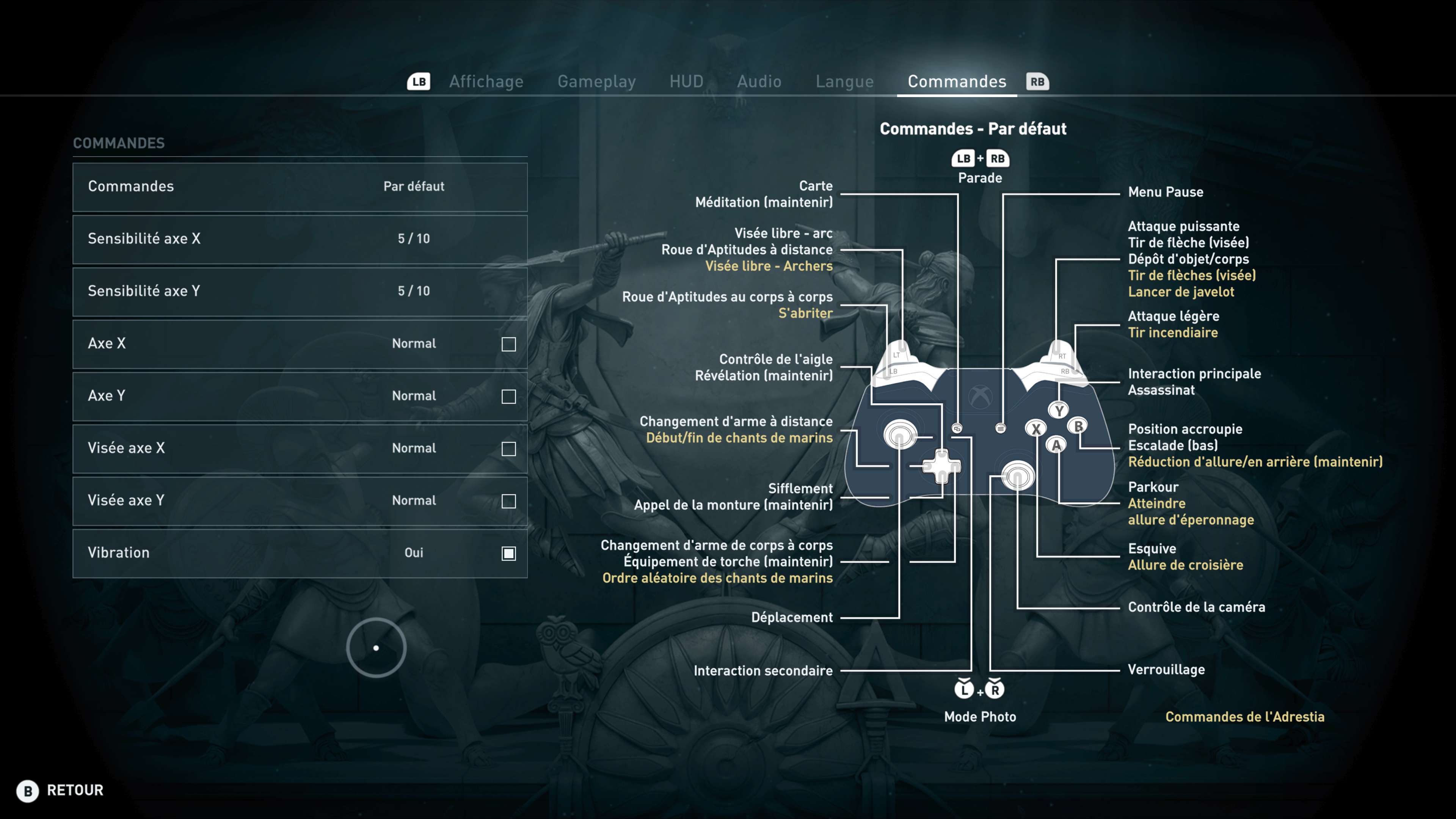Switch to the Langue tab
Screen dimensions: 1456x819
coord(844,82)
